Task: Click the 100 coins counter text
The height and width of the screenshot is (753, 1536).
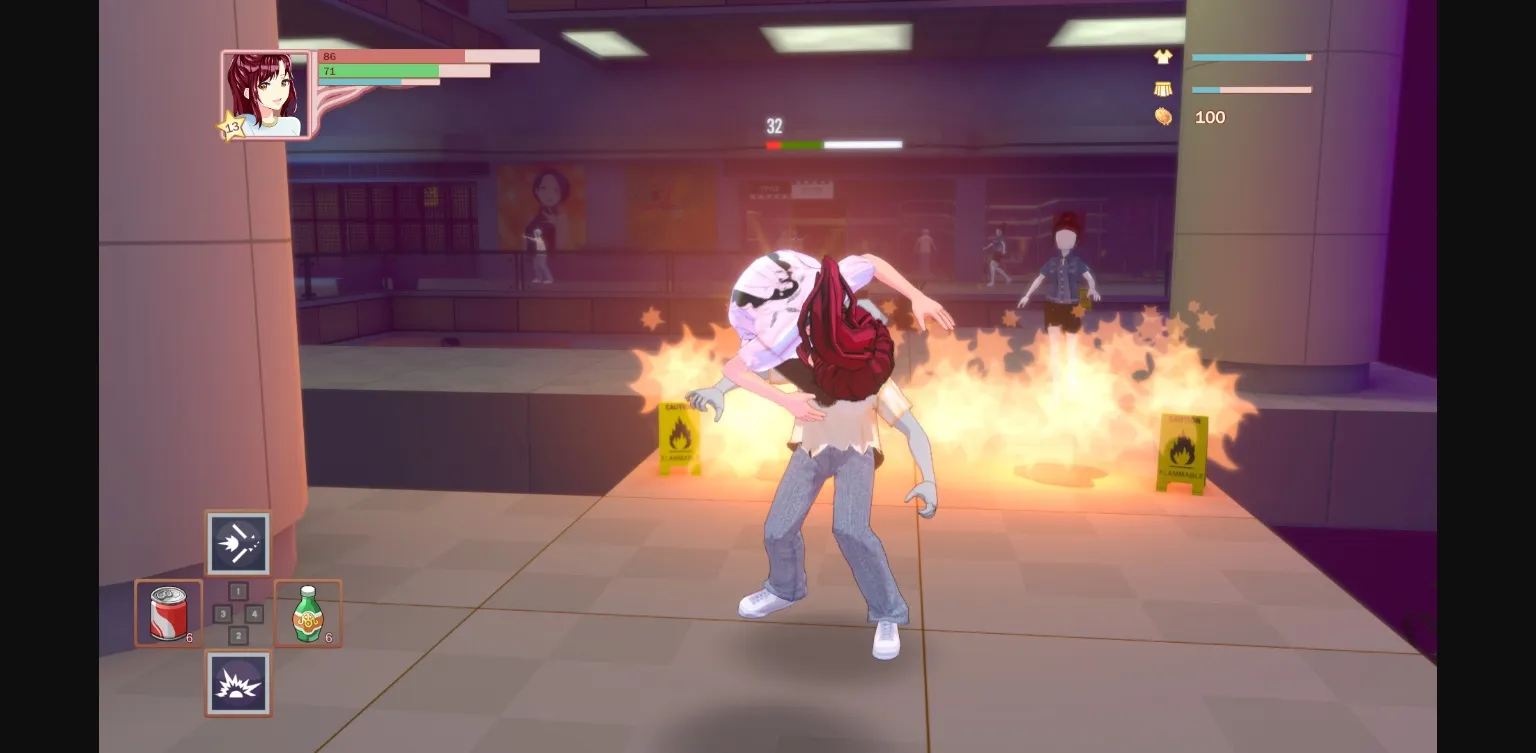Action: [1210, 117]
